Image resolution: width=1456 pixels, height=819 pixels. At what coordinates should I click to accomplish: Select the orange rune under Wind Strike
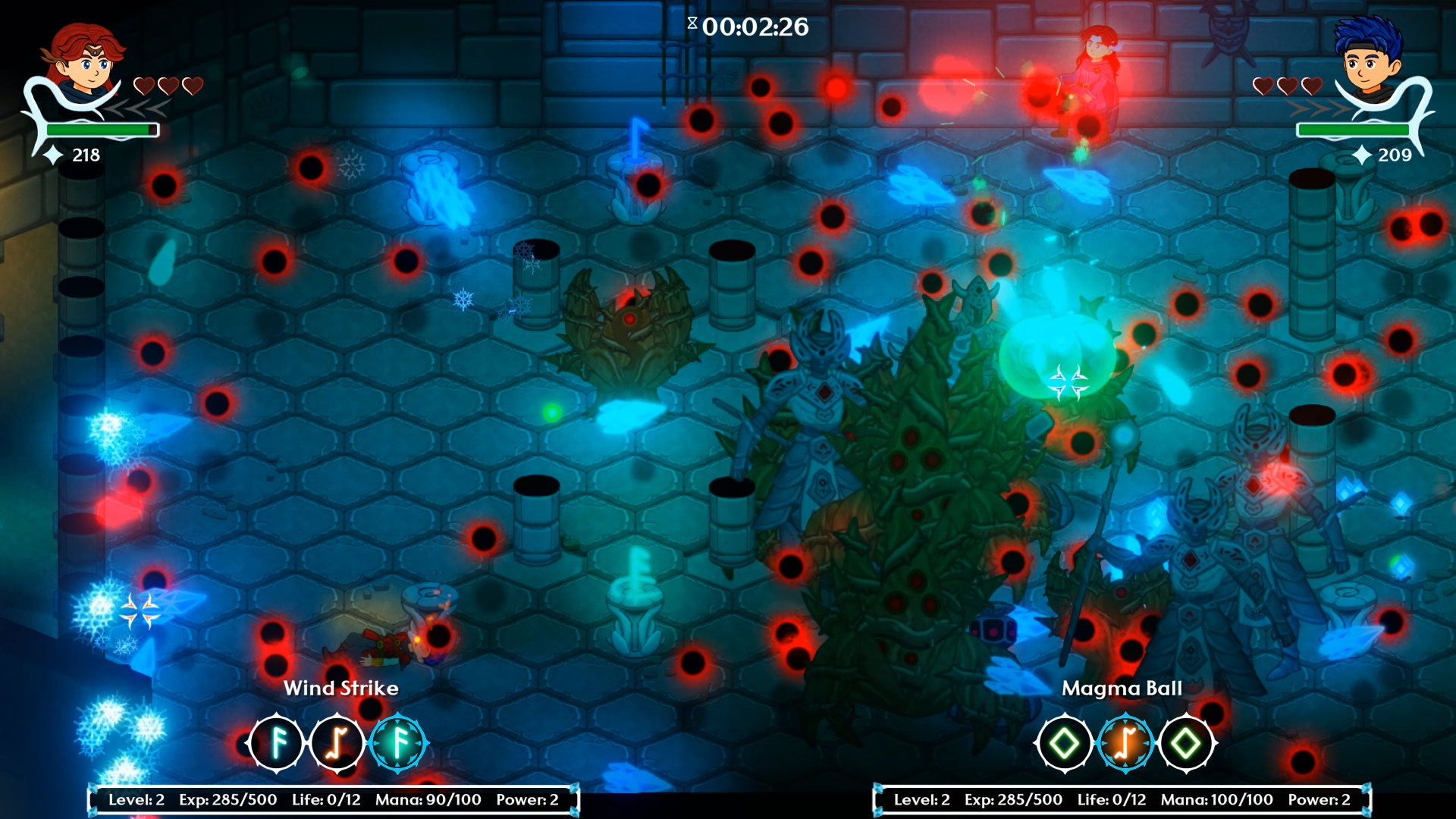point(337,743)
